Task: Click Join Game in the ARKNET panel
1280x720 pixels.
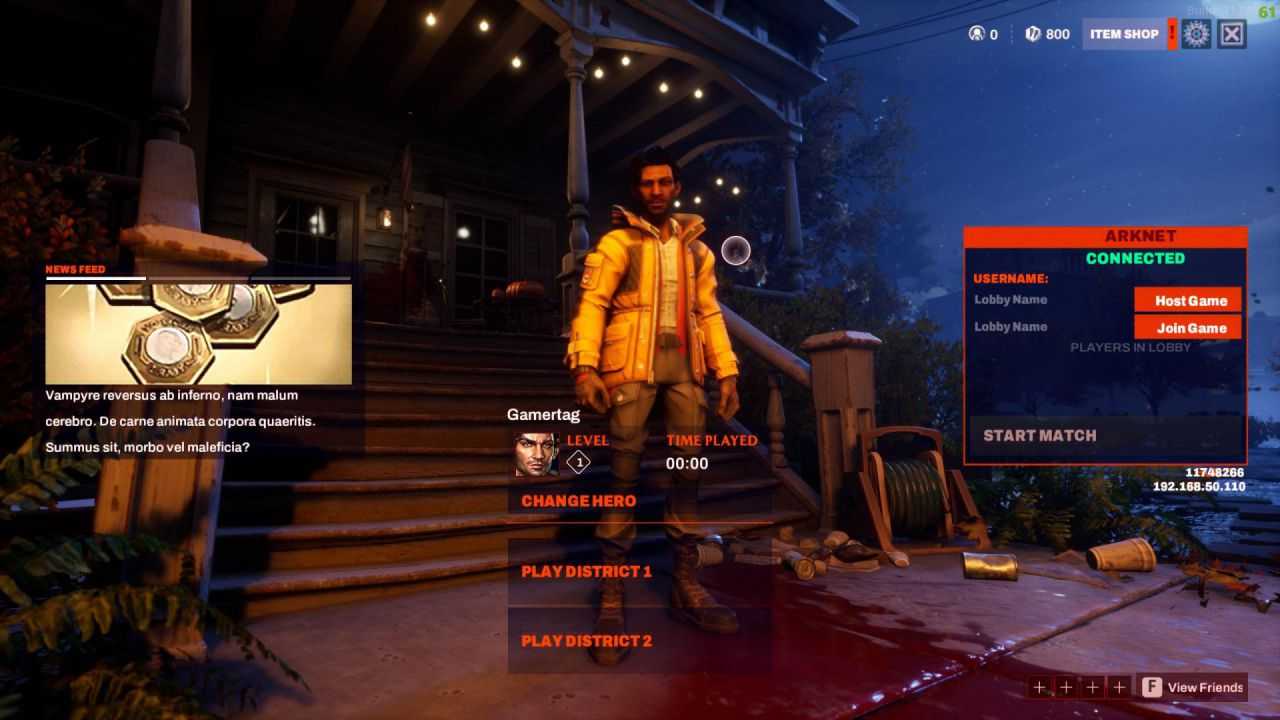Action: point(1191,327)
